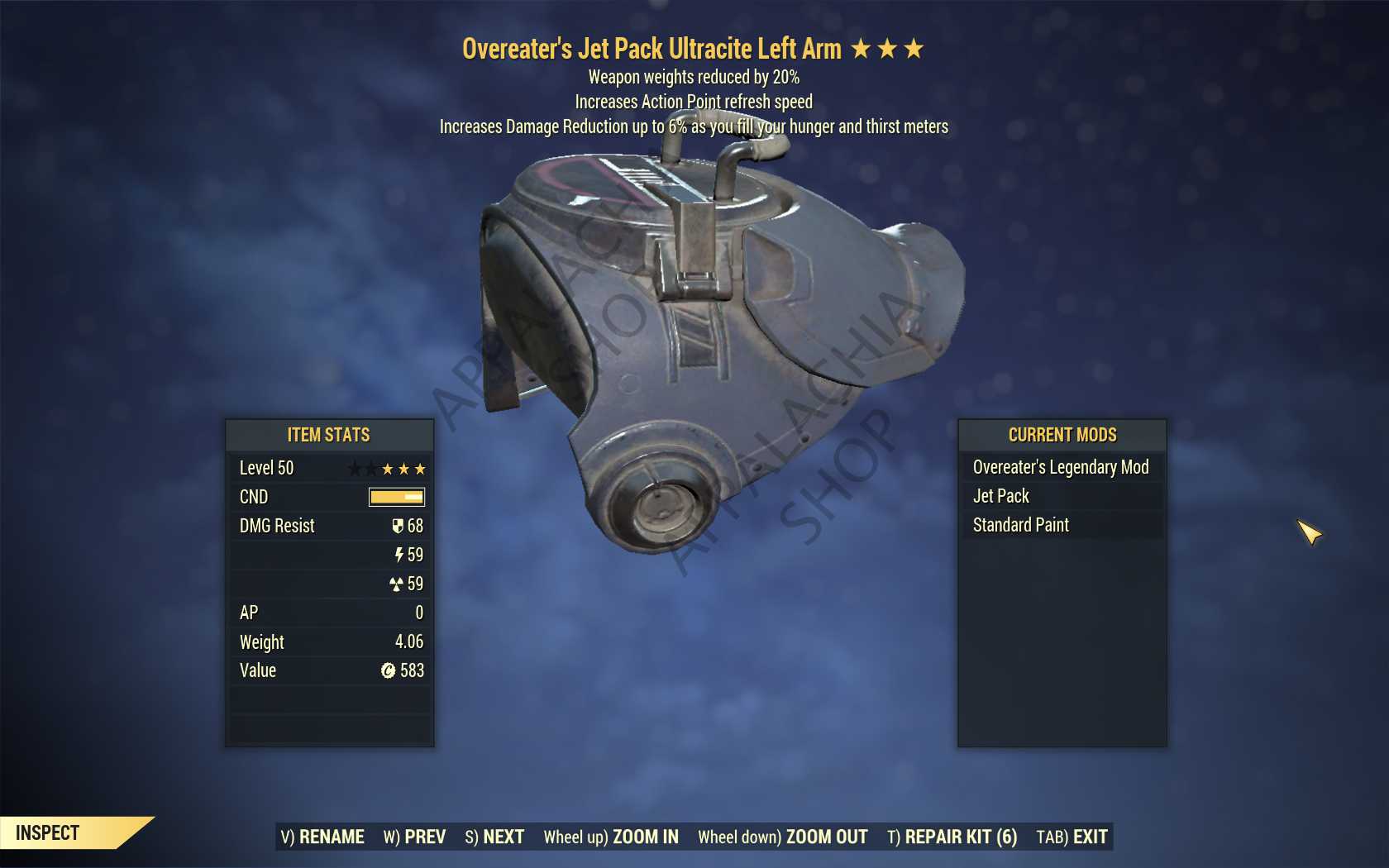Go to the PREV item

tap(414, 837)
